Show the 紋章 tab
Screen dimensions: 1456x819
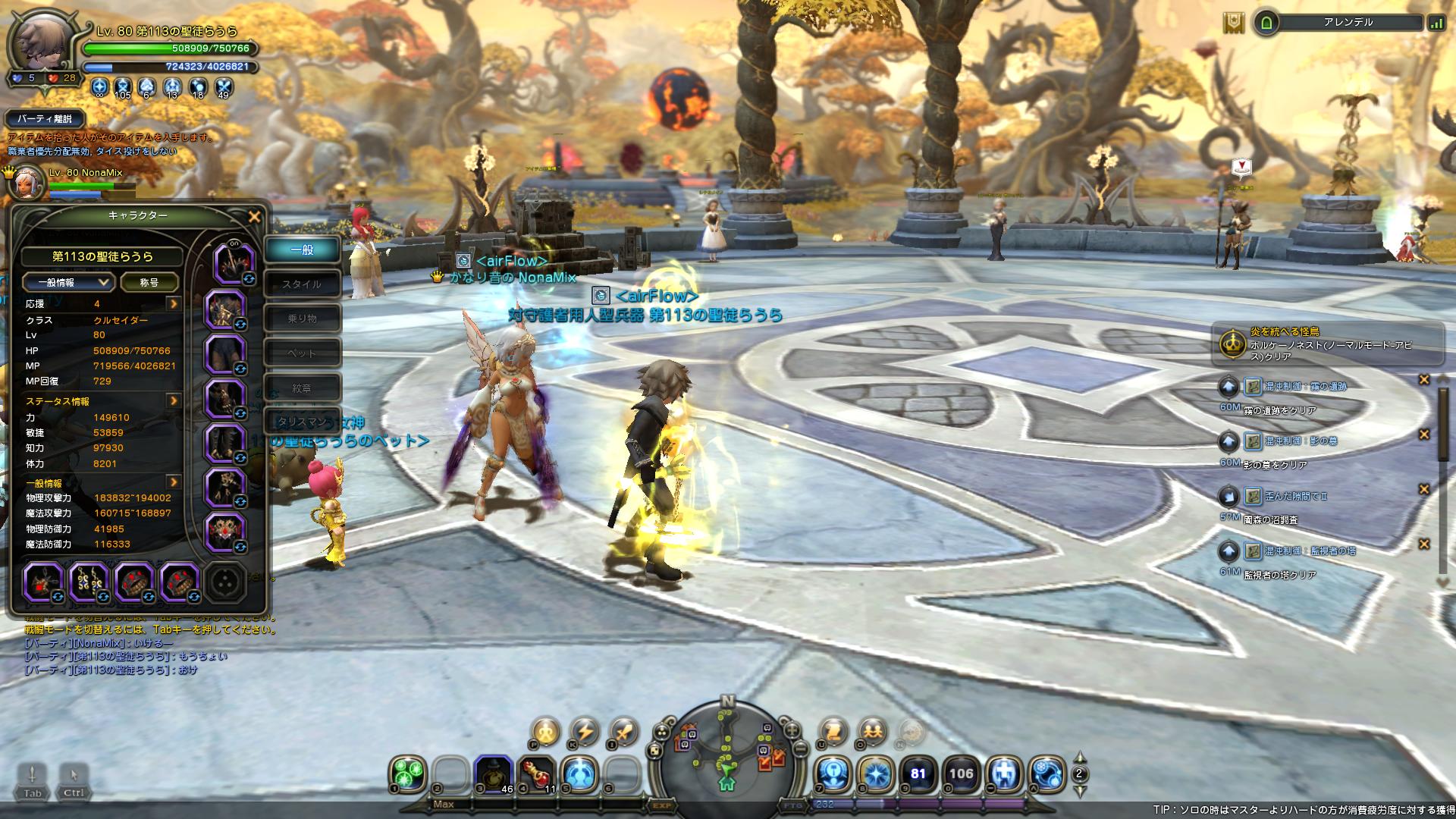click(302, 388)
